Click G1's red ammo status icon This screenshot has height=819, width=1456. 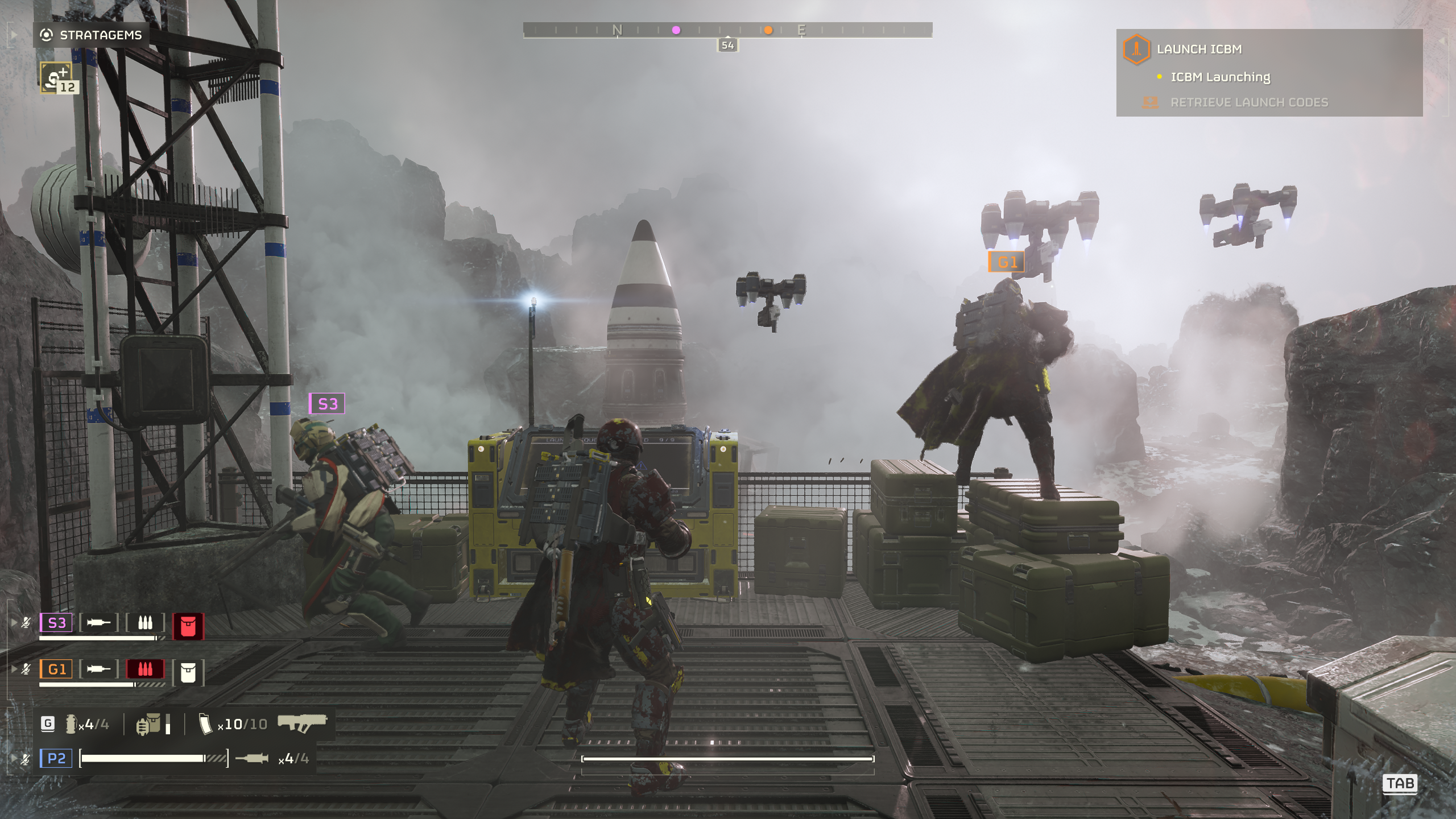pyautogui.click(x=145, y=669)
